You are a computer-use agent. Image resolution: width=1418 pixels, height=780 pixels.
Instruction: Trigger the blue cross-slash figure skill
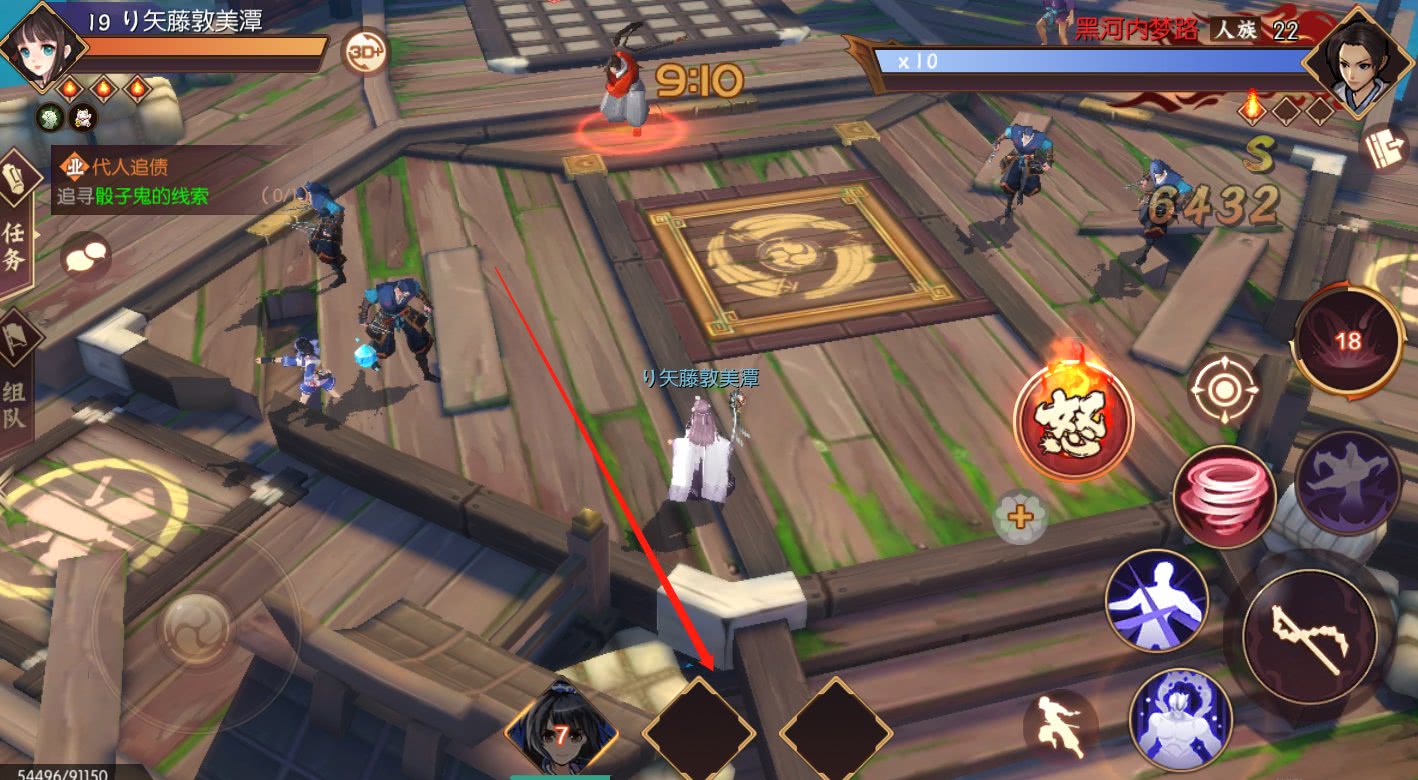(1156, 599)
